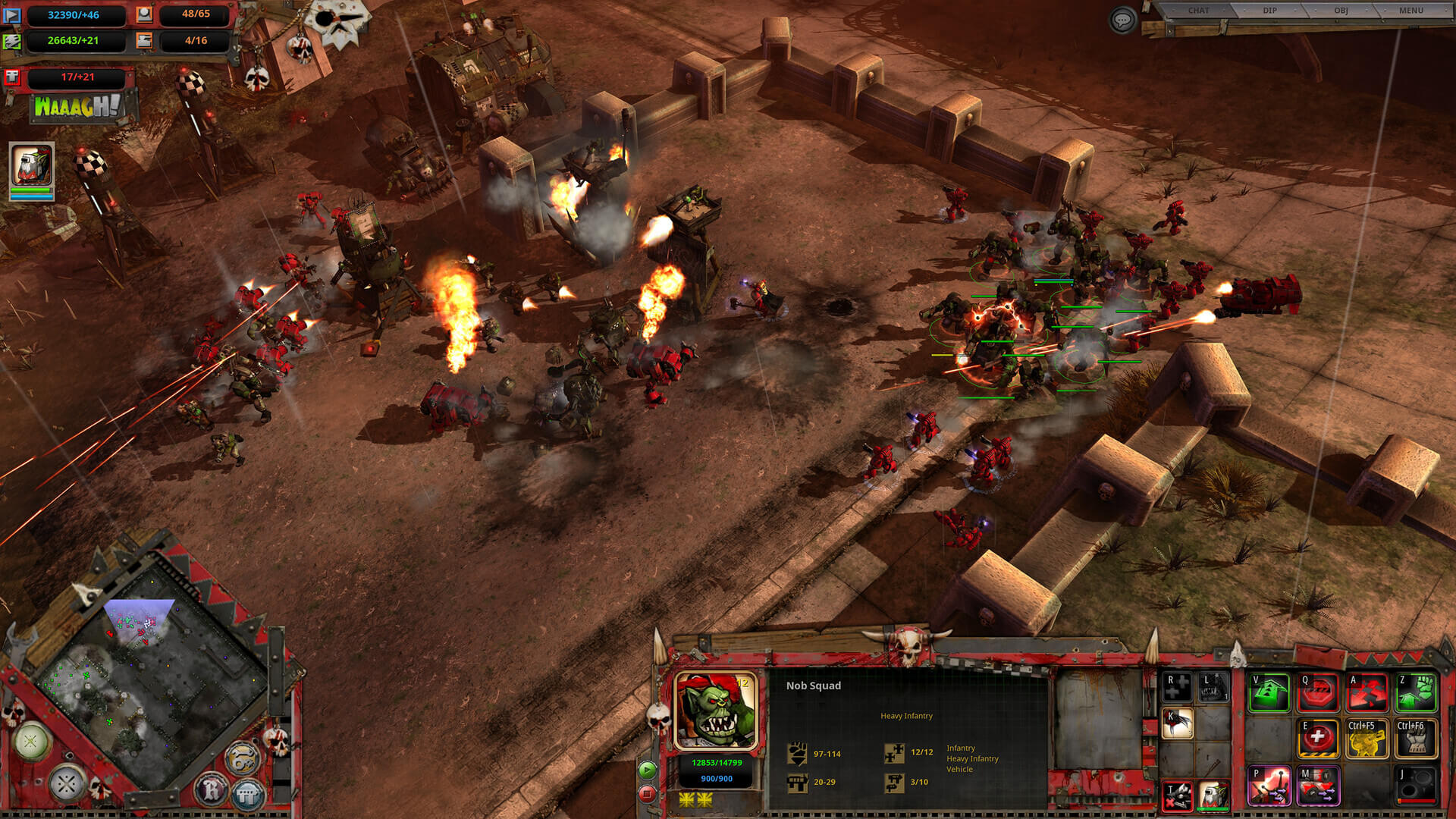Open the game MENU
1456x819 pixels.
(1410, 11)
